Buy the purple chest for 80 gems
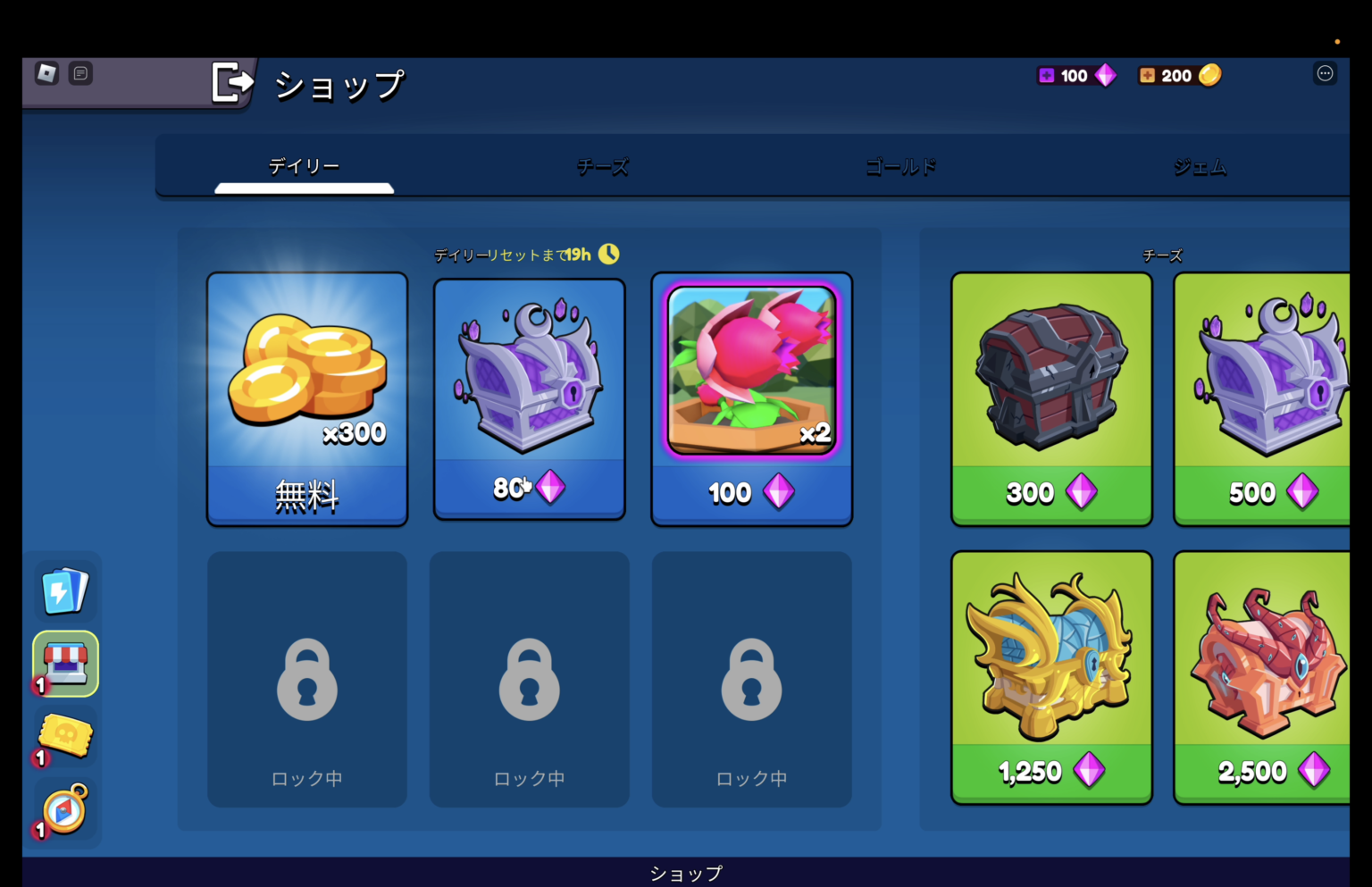1372x887 pixels. point(529,399)
